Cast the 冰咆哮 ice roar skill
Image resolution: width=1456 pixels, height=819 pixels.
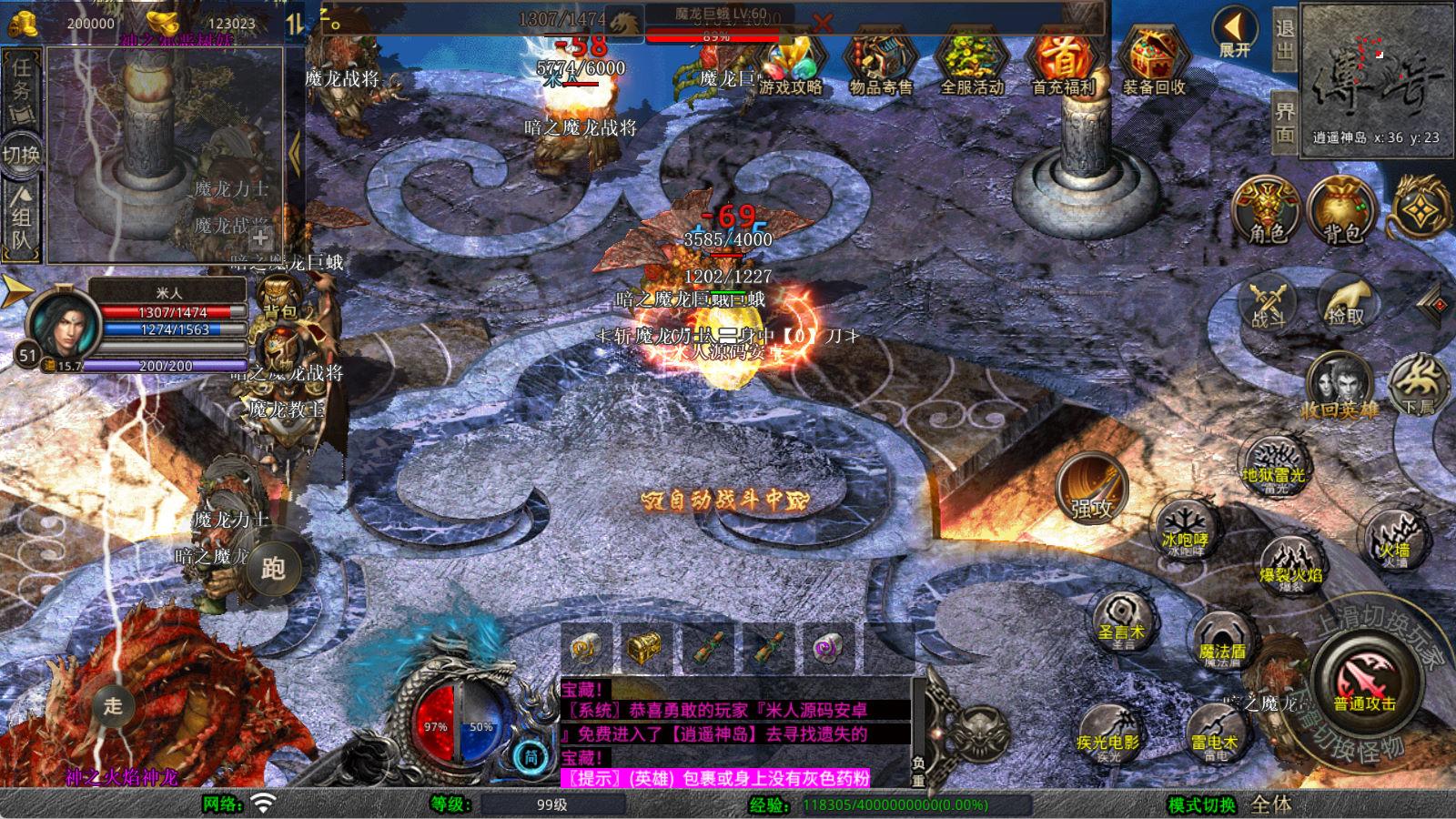(1184, 529)
